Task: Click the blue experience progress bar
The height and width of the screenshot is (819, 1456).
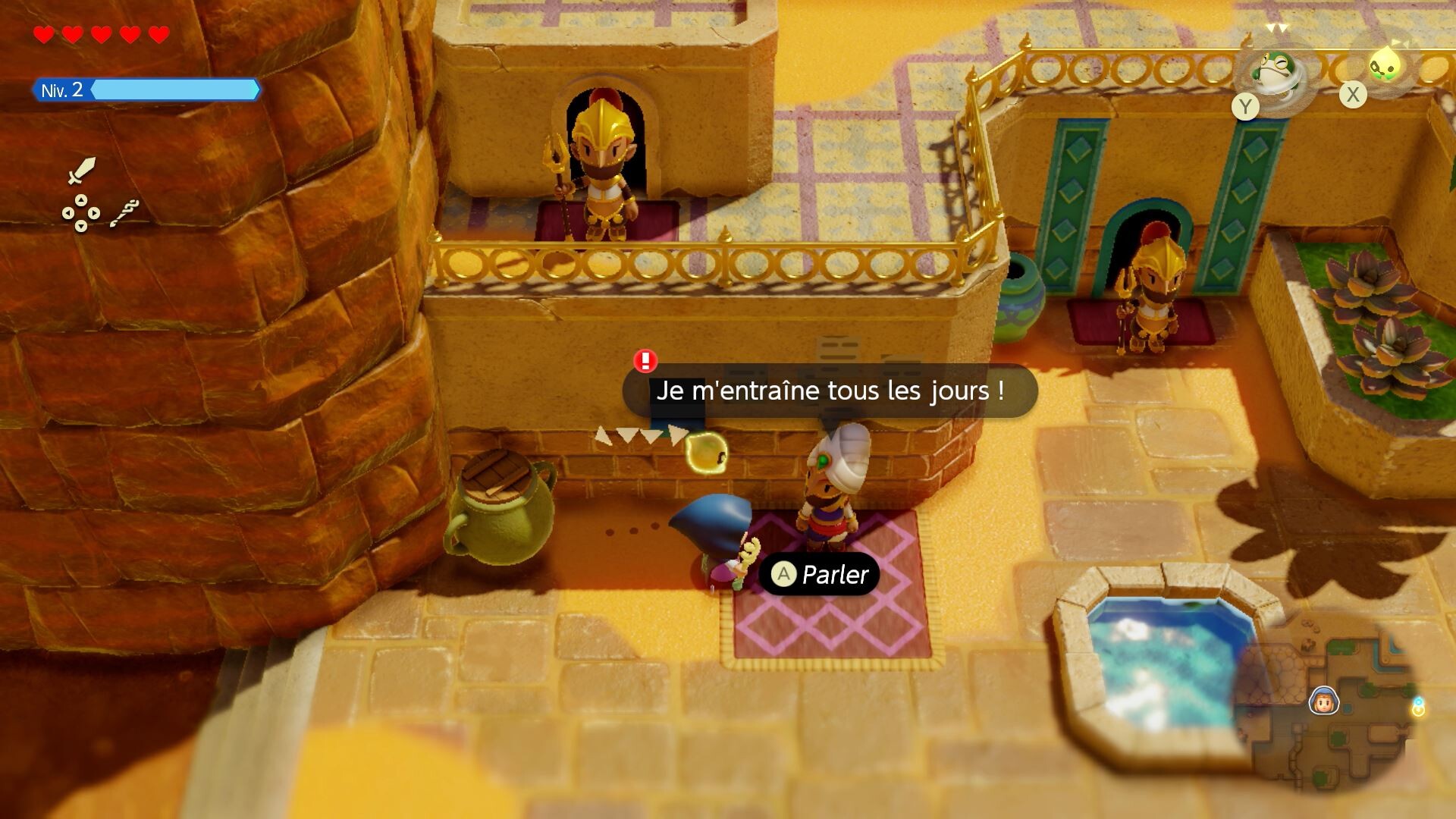Action: [174, 90]
